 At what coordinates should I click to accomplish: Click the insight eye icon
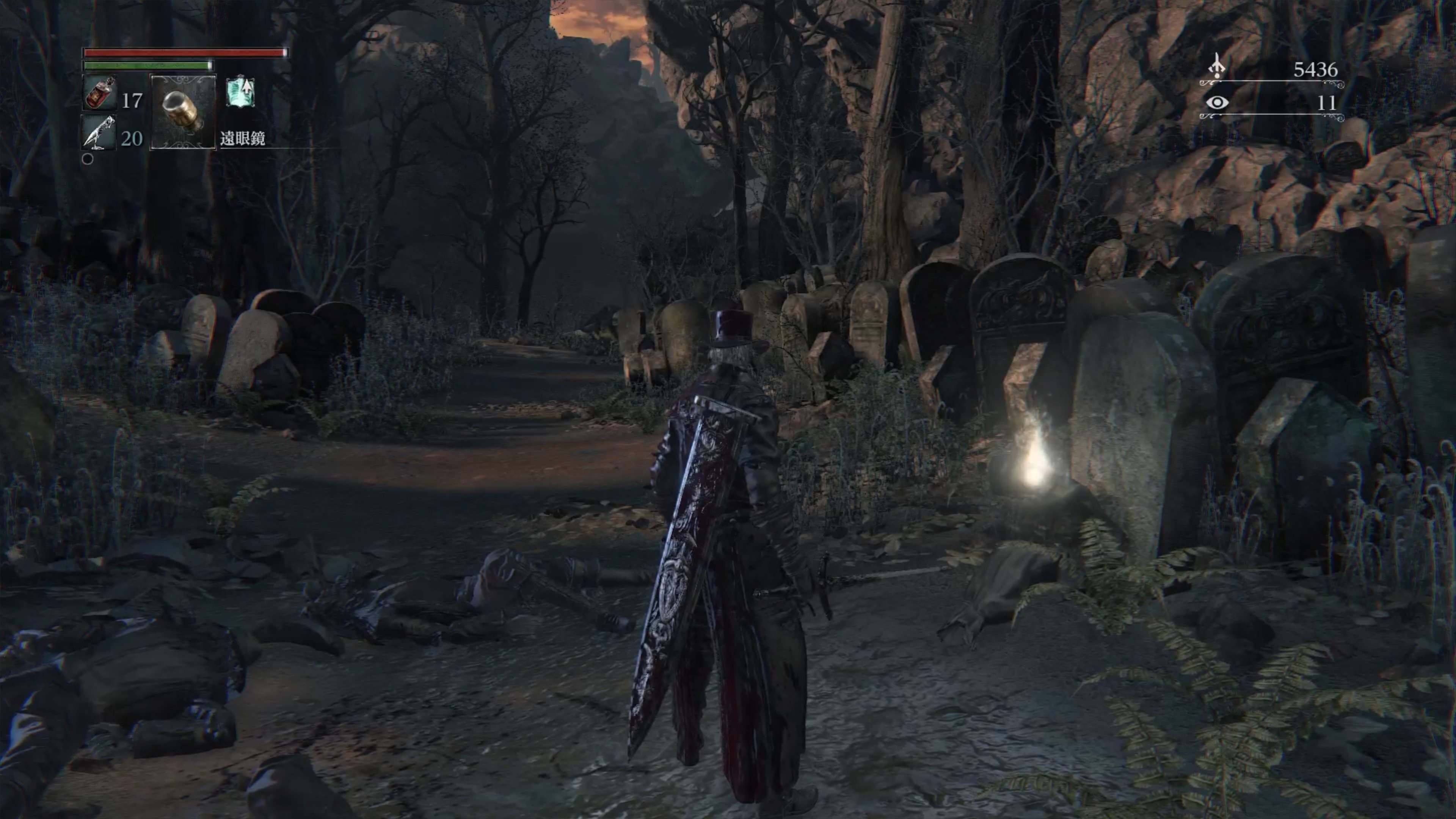[1217, 103]
